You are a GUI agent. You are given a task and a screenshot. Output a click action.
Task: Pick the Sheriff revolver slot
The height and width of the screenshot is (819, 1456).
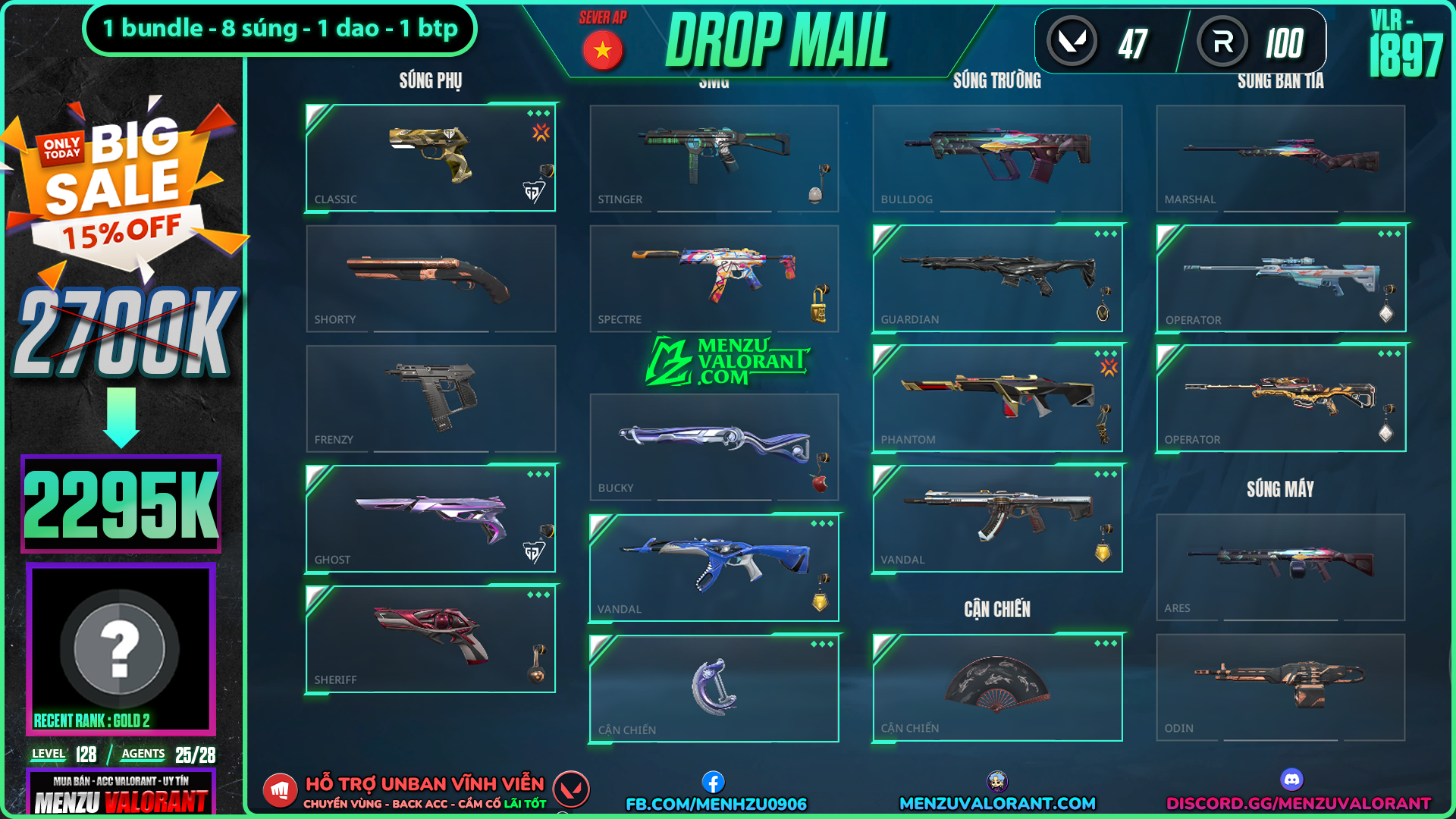430,639
